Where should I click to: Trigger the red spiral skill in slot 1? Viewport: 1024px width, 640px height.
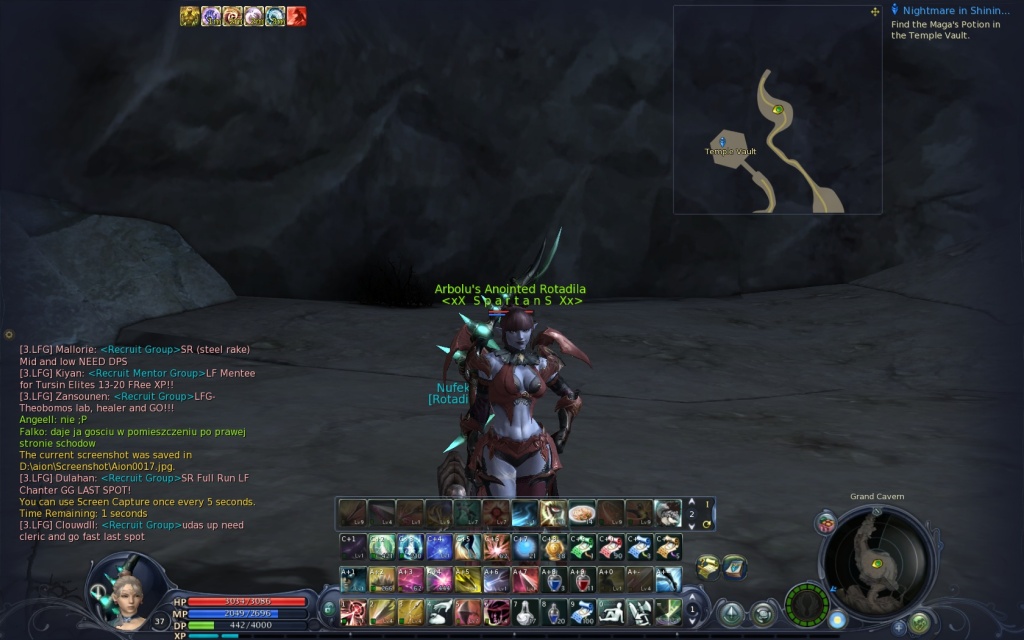[351, 611]
